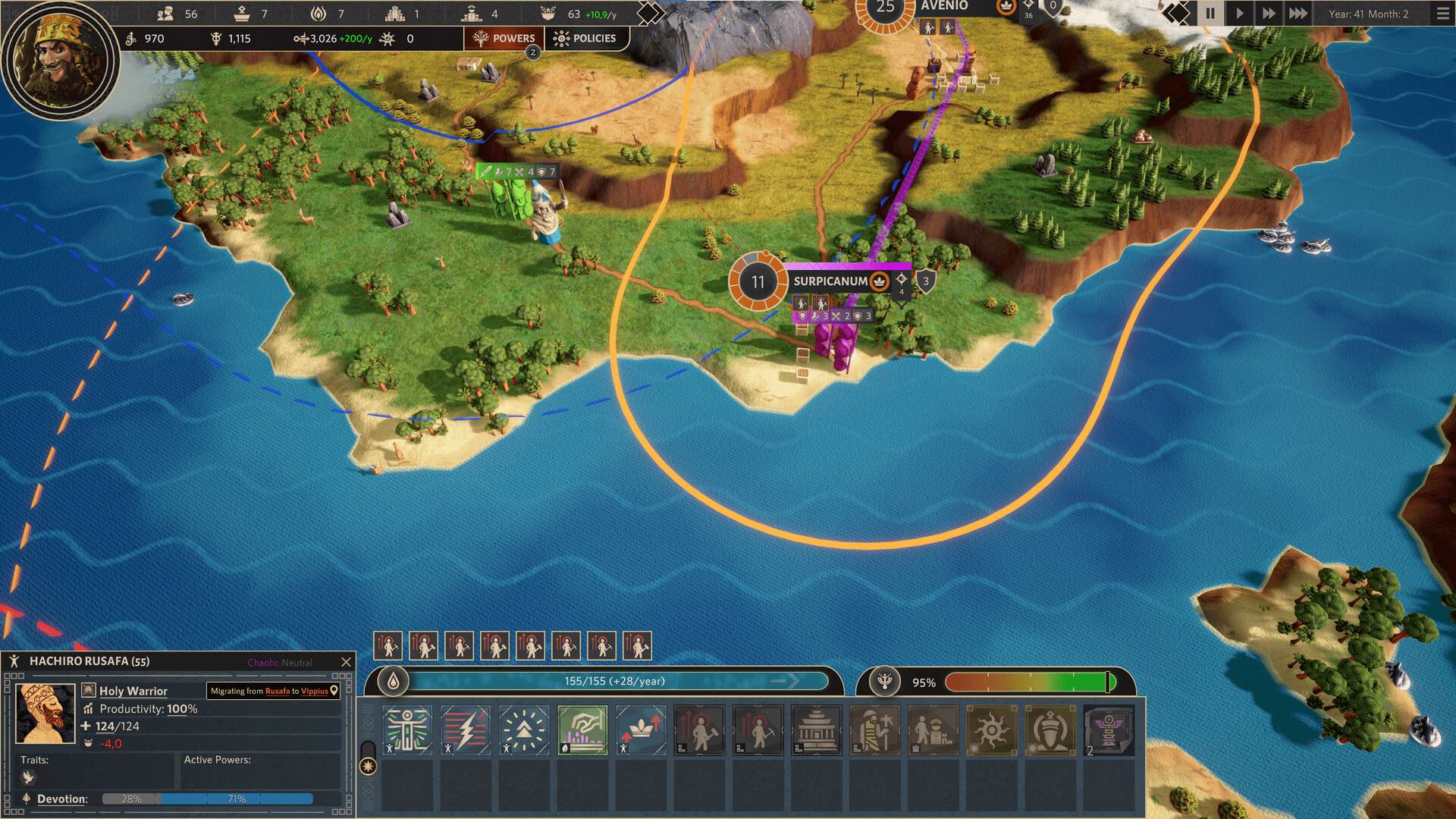Click the leader portrait in the corner
Viewport: 1456px width, 819px height.
(x=59, y=59)
